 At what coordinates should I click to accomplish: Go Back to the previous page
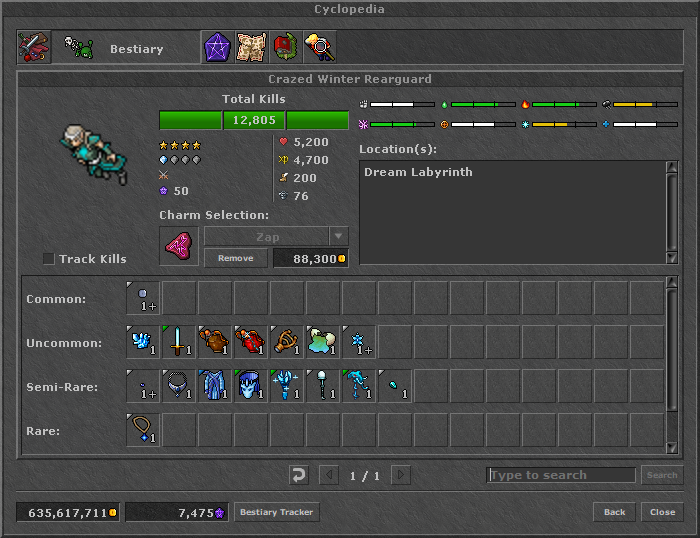[x=614, y=512]
